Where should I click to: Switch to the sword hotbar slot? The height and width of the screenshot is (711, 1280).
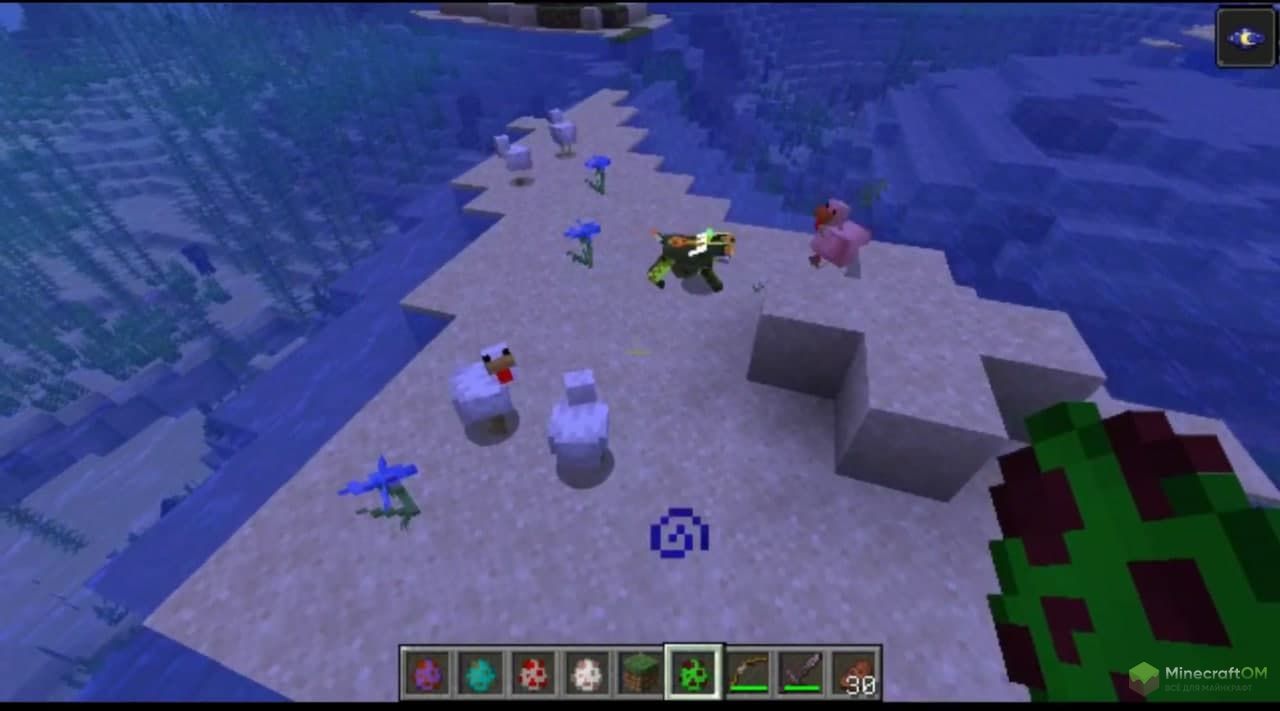tap(801, 673)
